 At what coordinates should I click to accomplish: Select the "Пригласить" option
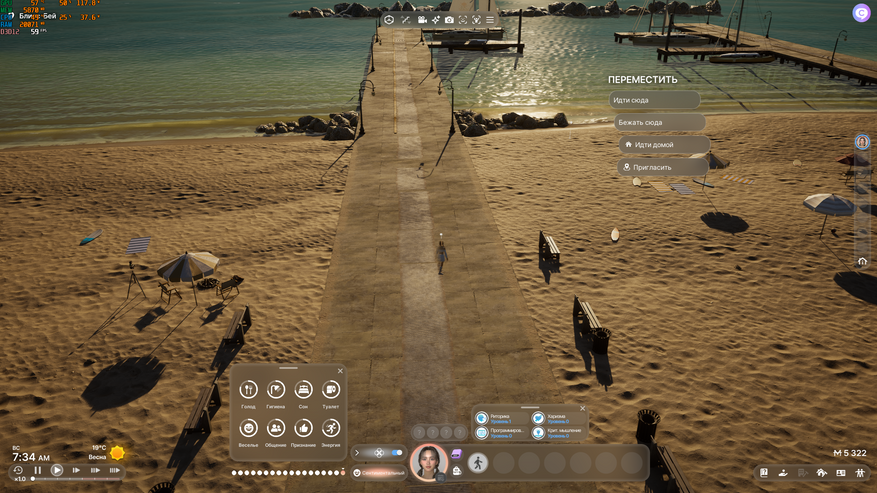[663, 167]
